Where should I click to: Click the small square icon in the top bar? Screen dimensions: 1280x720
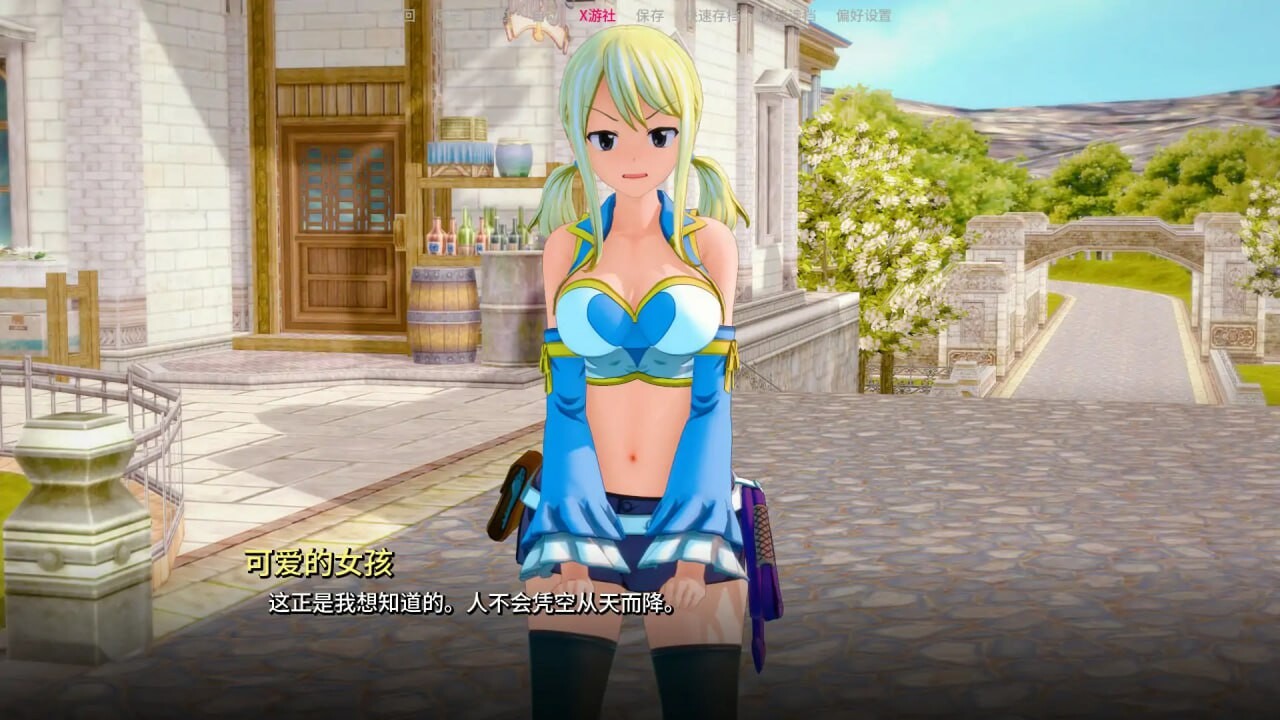(x=409, y=15)
